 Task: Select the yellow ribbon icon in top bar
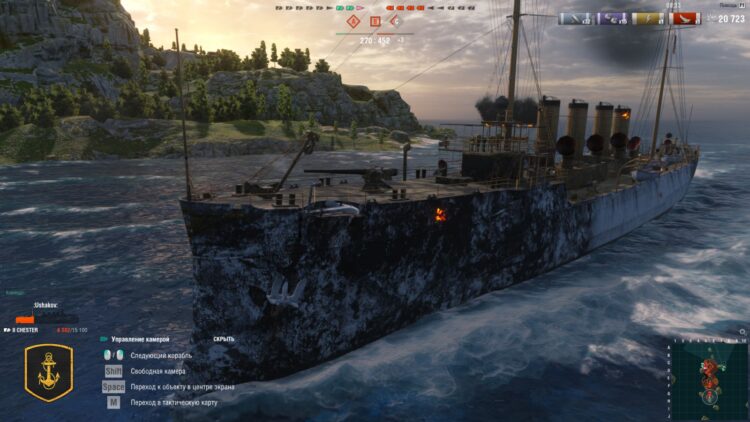click(x=647, y=18)
